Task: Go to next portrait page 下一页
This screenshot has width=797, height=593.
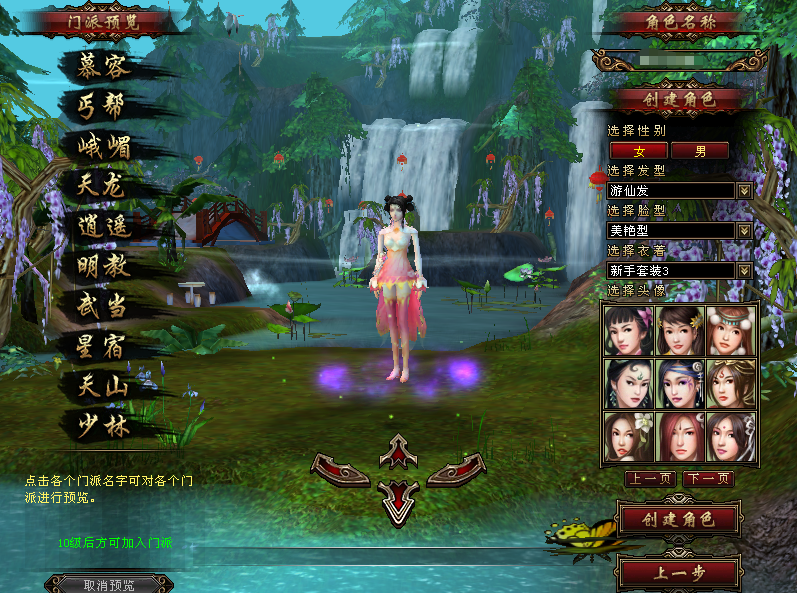Action: pyautogui.click(x=709, y=479)
